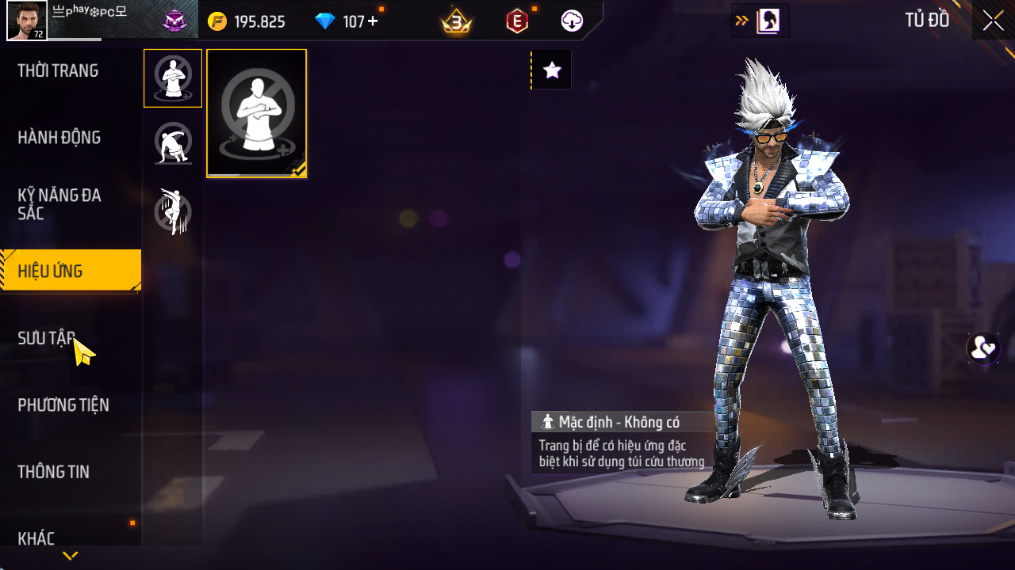Select the default no-effect item tile

(x=257, y=113)
